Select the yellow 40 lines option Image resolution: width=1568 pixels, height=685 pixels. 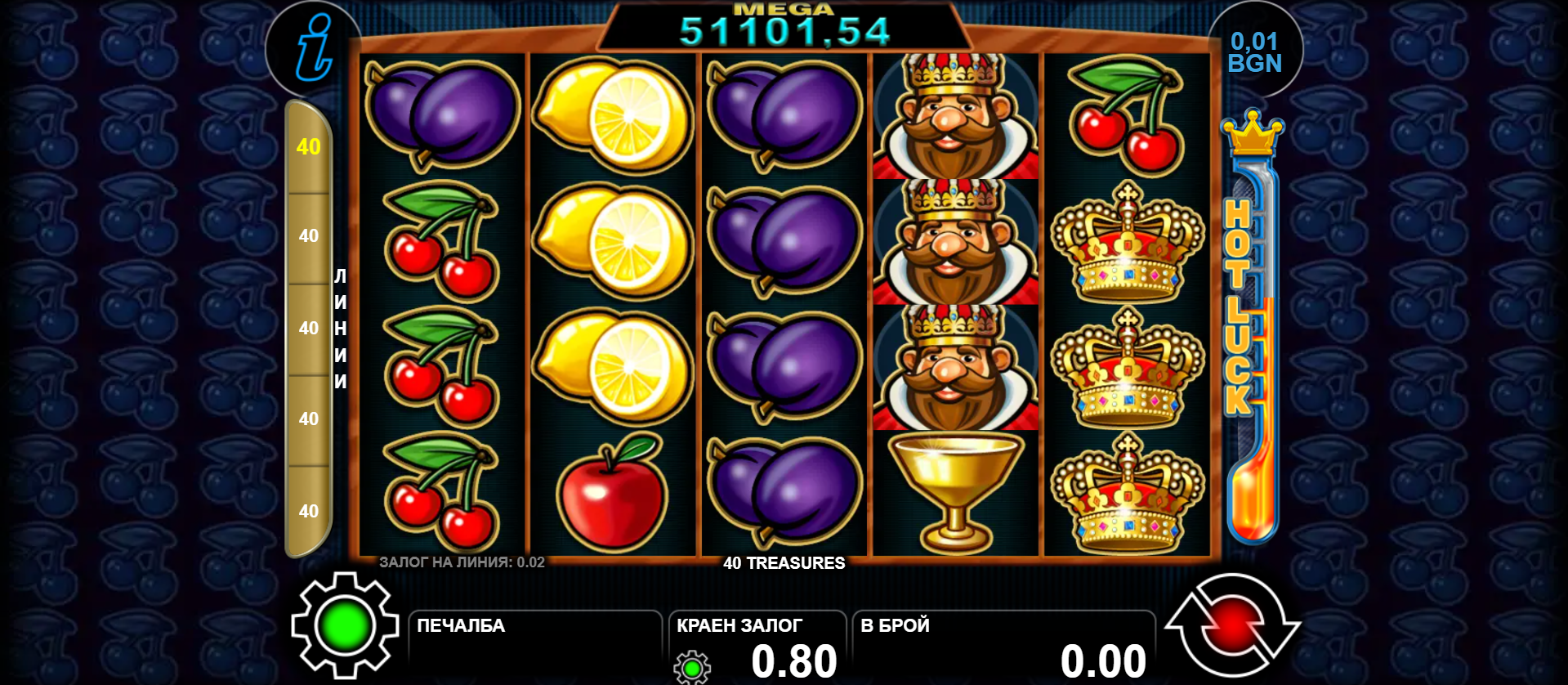[308, 147]
